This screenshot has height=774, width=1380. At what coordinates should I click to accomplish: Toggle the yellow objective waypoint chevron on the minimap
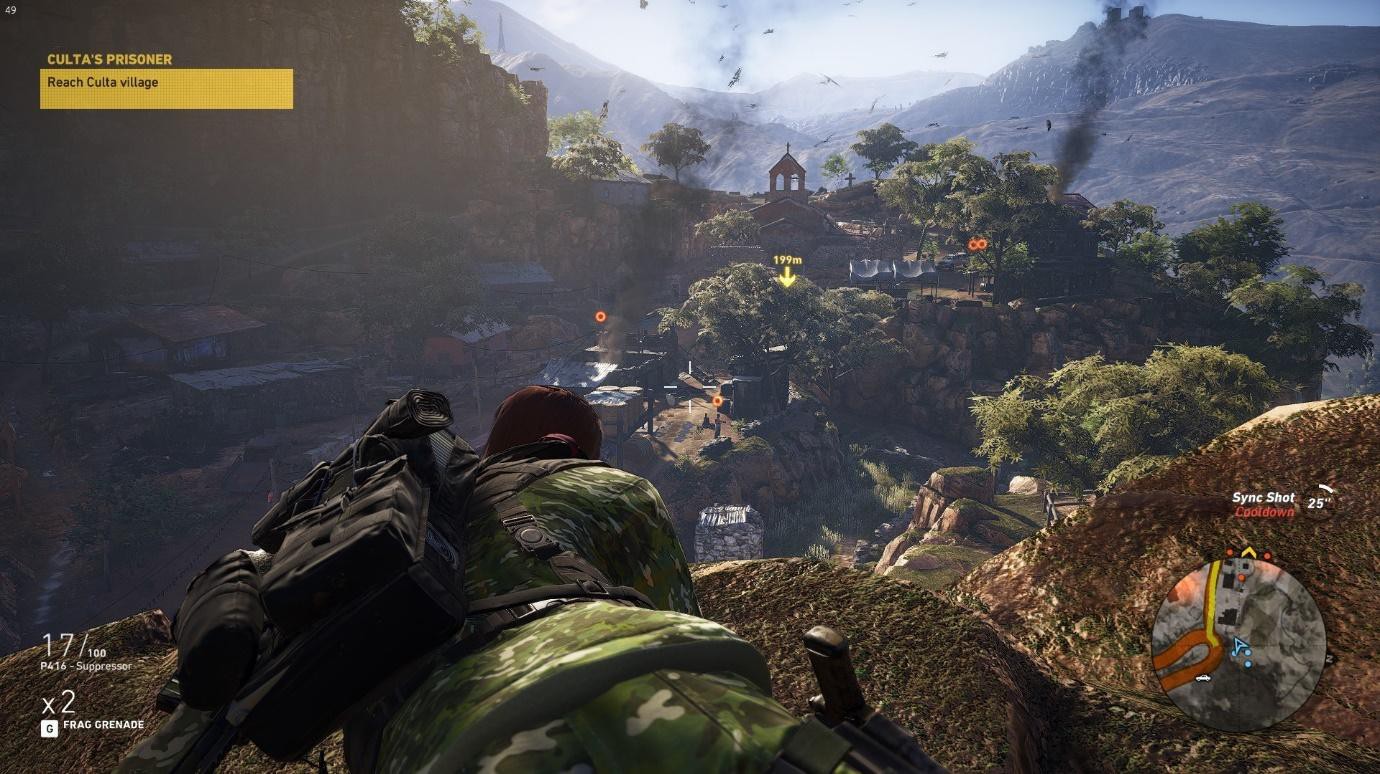[1249, 552]
